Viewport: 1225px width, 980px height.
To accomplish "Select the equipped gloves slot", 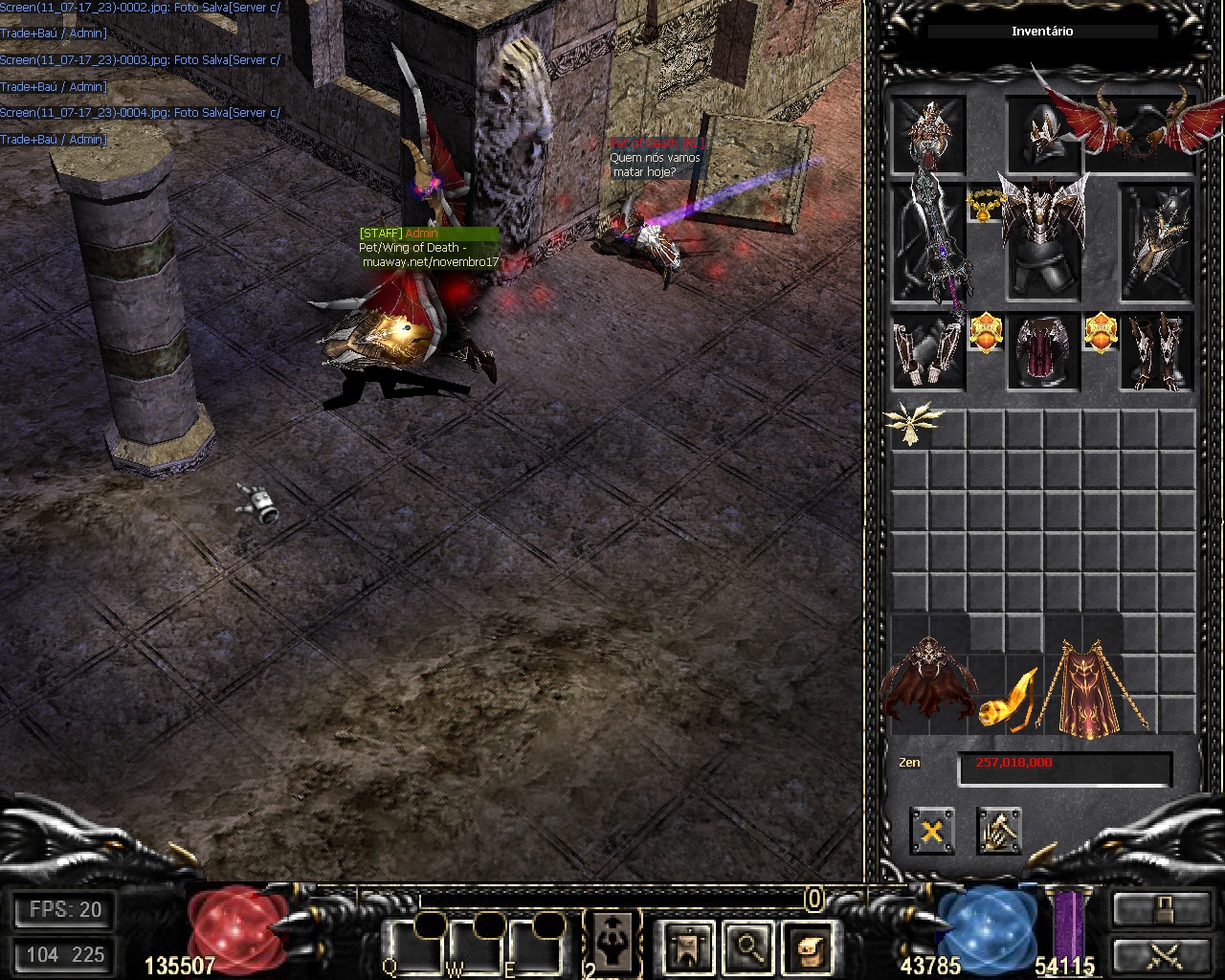I will (927, 351).
